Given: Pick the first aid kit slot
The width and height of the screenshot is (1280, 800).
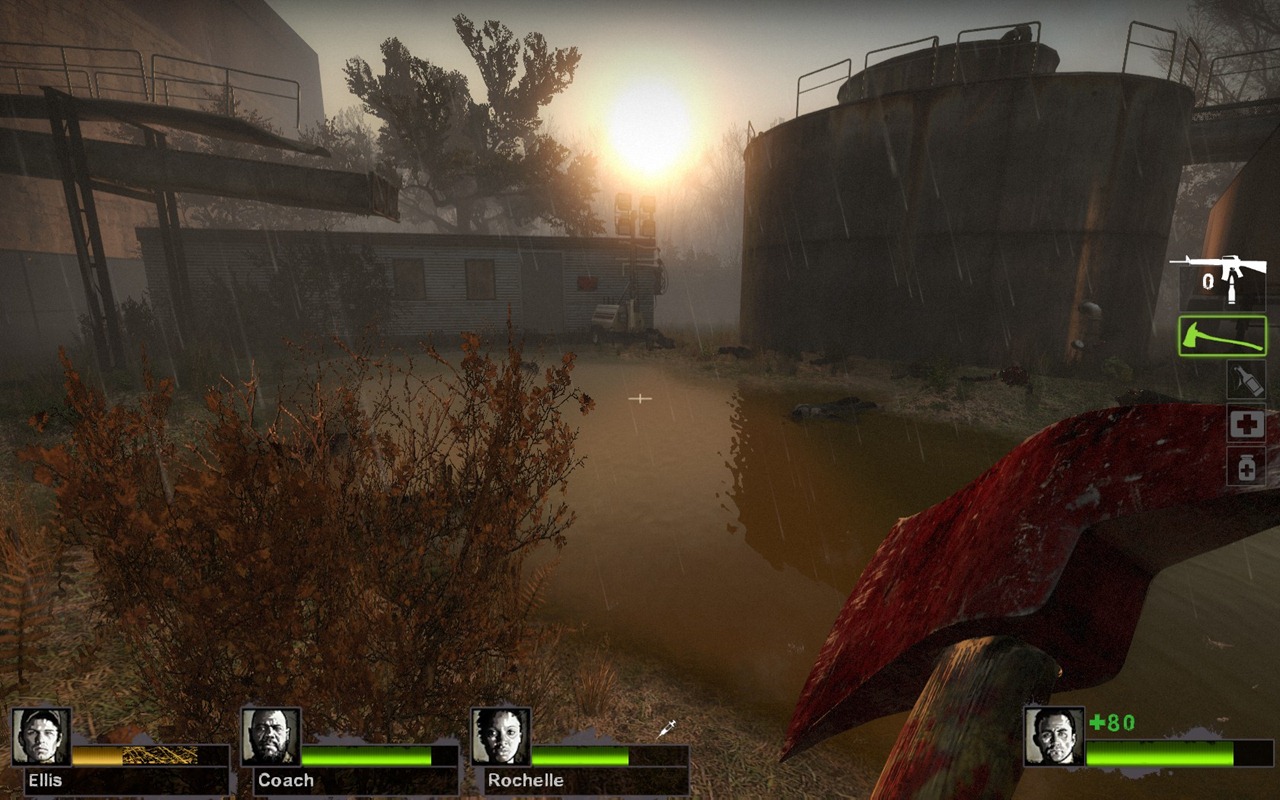Looking at the screenshot, I should tap(1246, 423).
